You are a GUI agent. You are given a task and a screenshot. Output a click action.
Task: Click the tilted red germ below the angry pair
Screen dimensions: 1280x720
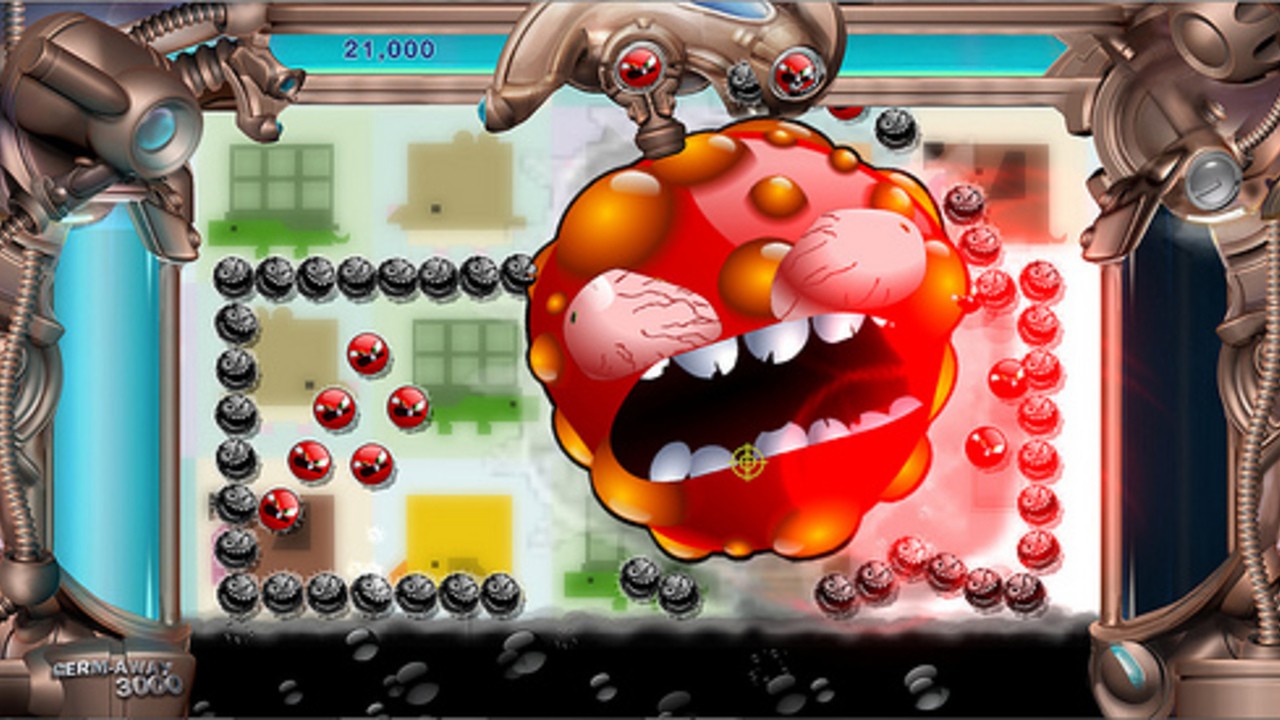(x=280, y=508)
